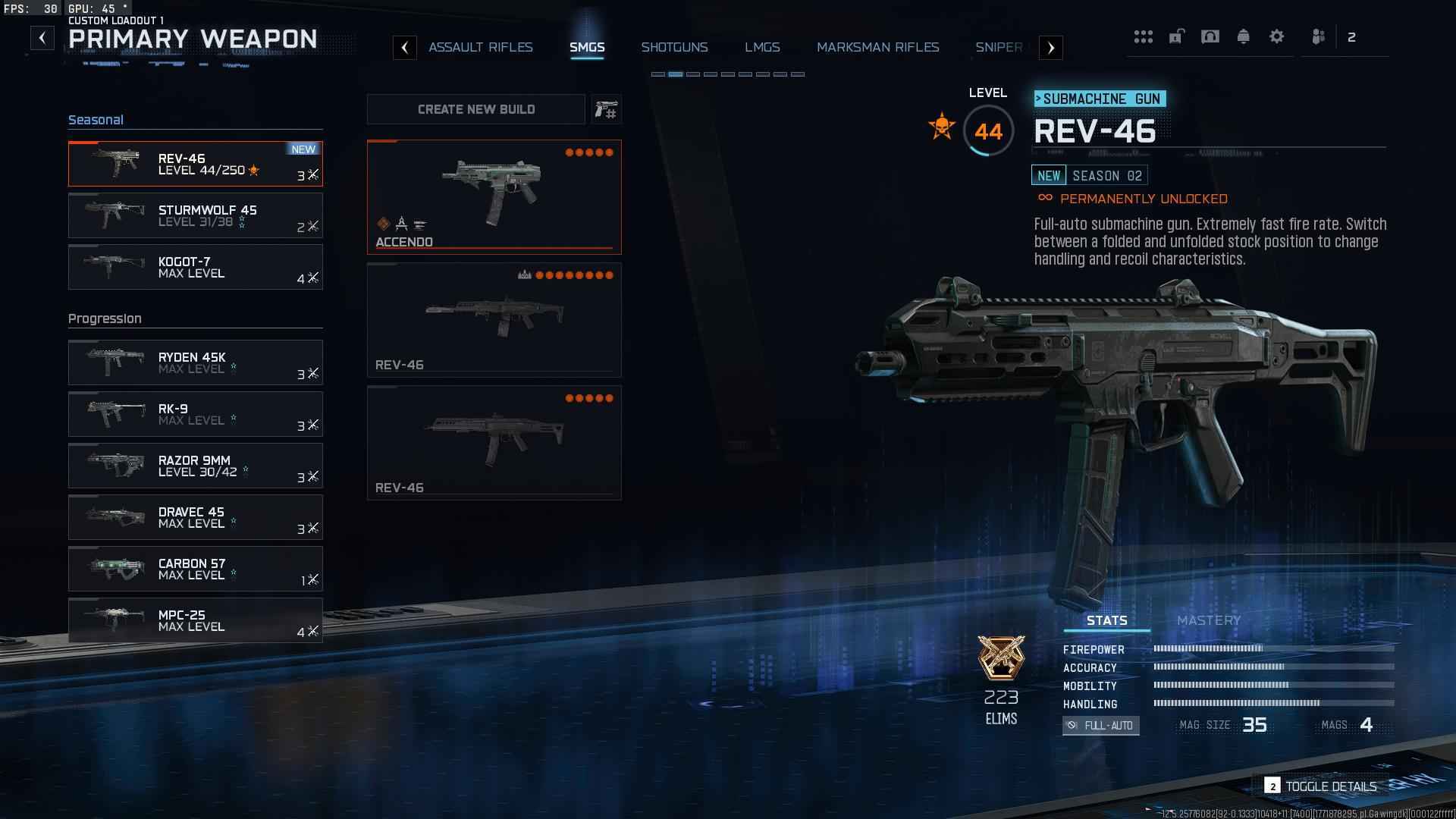This screenshot has height=819, width=1456.
Task: Switch to the Assault Rifles category
Action: (480, 47)
